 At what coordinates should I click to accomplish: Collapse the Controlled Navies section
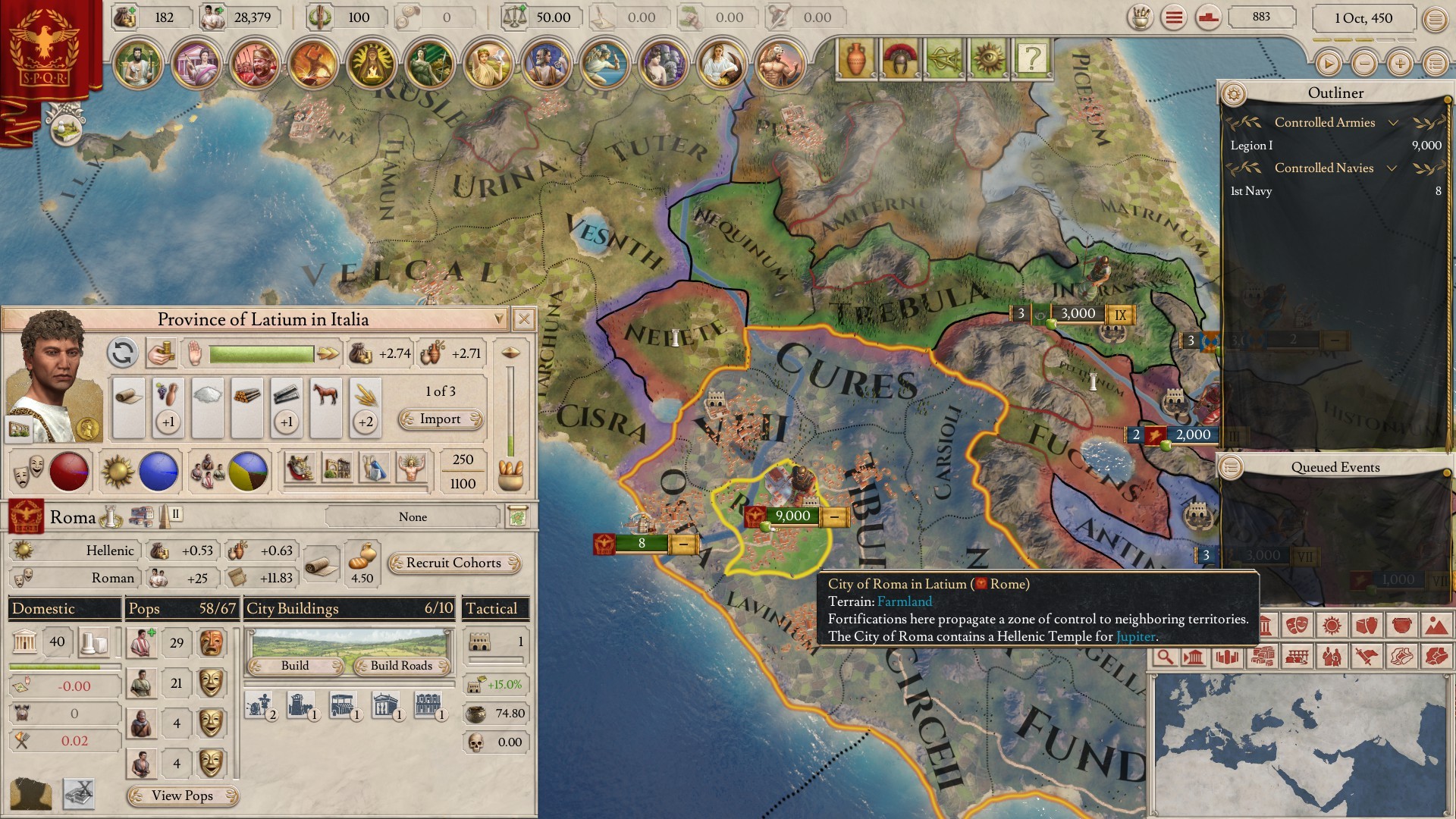click(1392, 168)
